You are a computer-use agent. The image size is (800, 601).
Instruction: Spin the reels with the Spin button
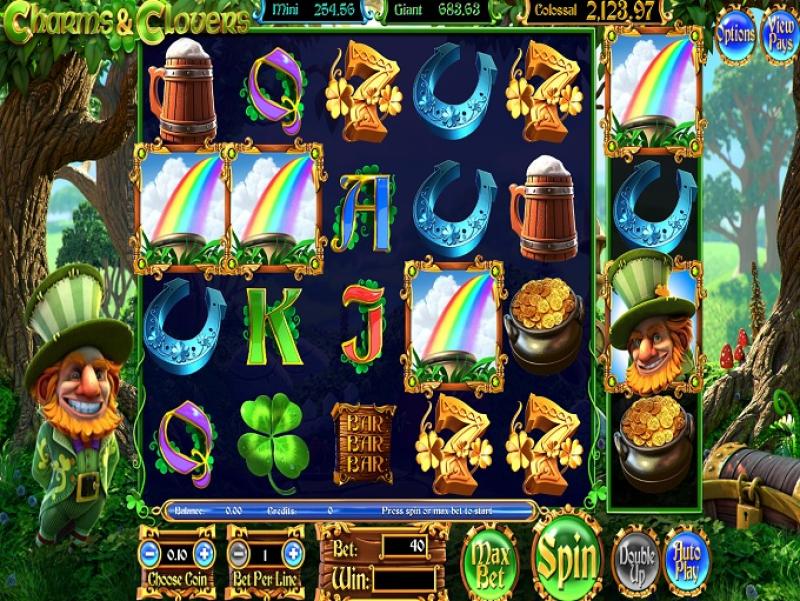tap(566, 558)
